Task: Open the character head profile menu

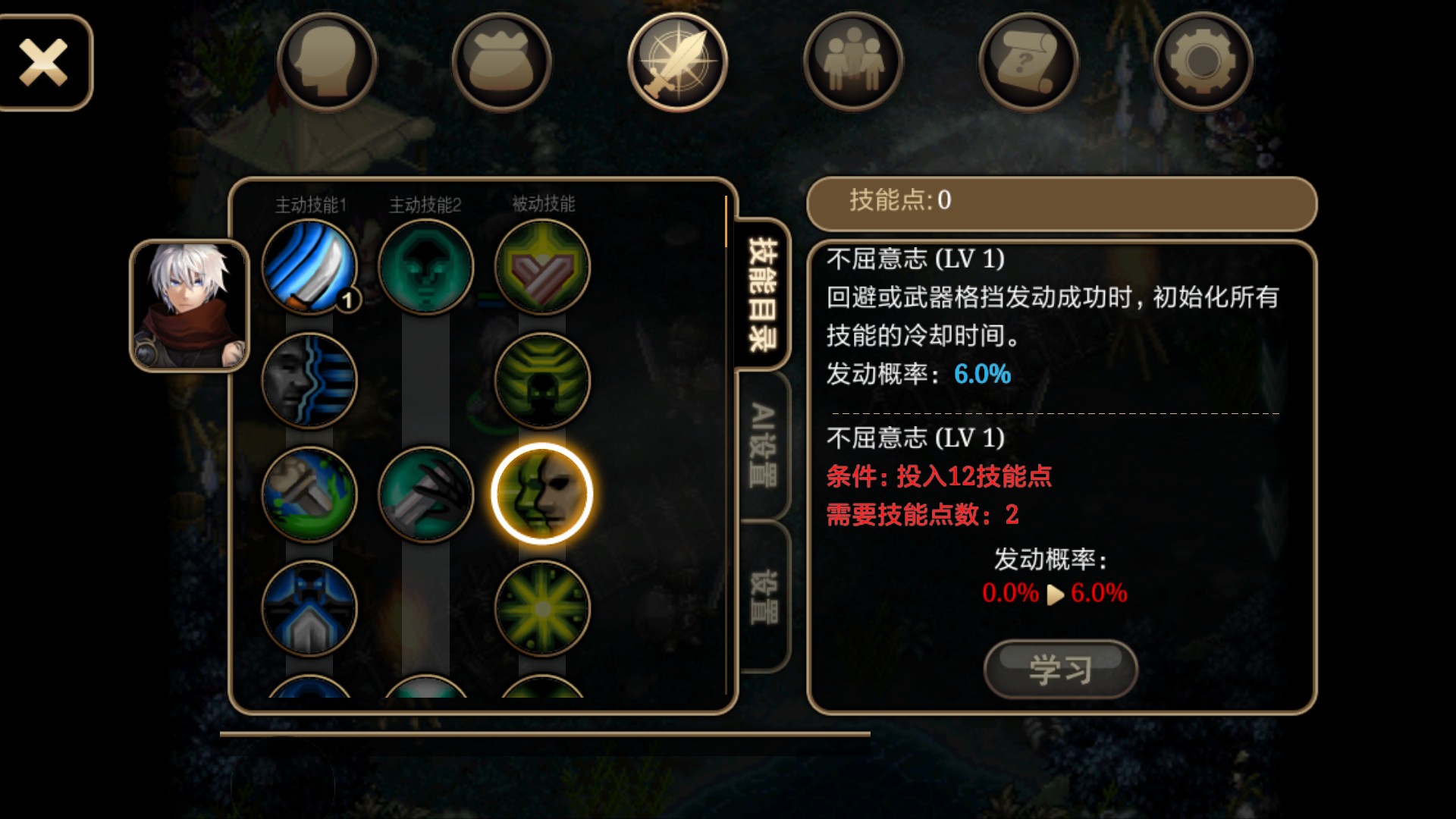Action: [x=326, y=63]
